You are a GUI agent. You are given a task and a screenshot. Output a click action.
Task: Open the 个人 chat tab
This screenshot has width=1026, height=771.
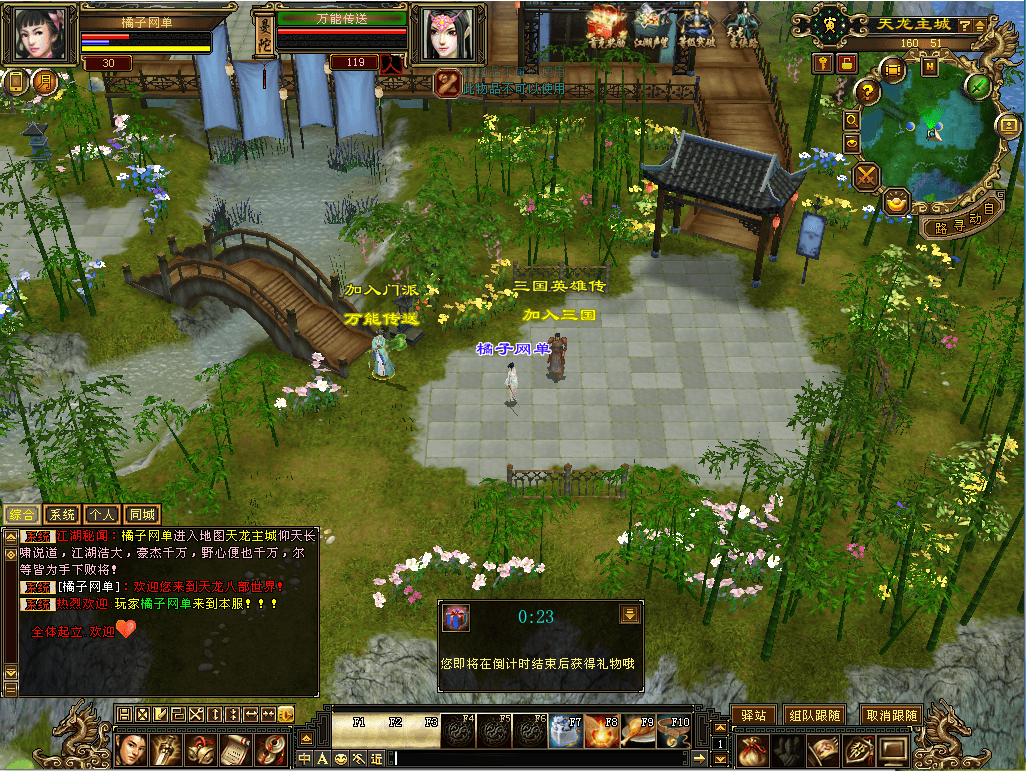click(101, 515)
